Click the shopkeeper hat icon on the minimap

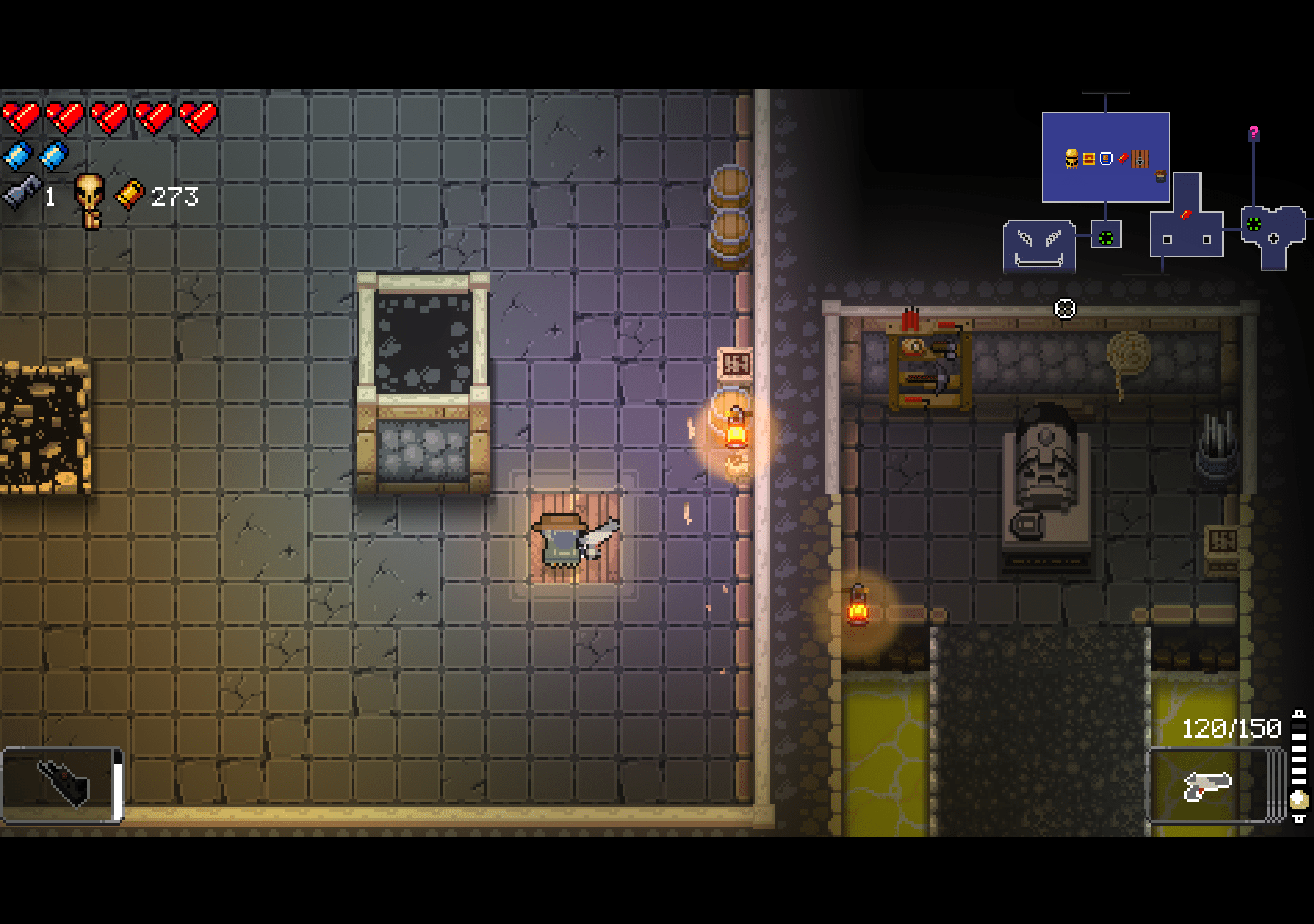pos(1159,177)
